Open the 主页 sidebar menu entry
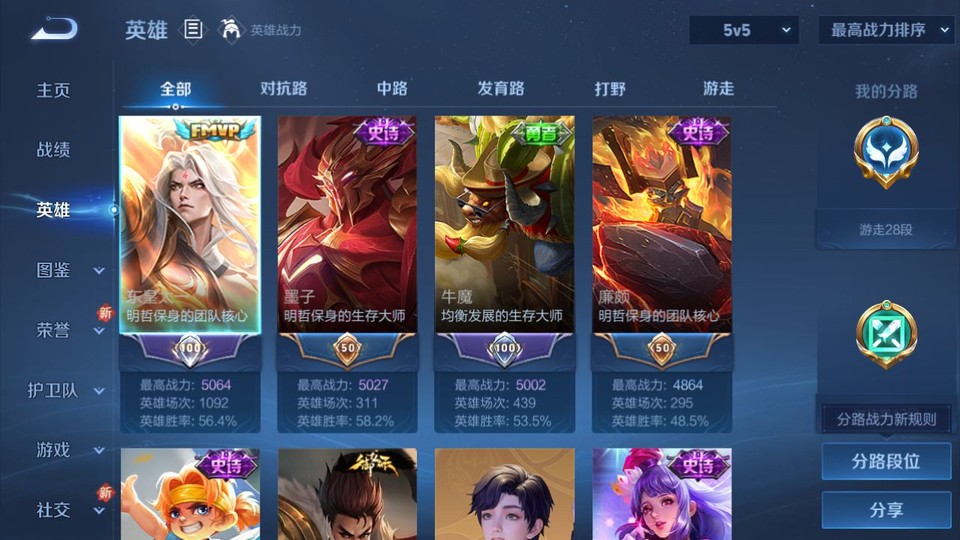The width and height of the screenshot is (960, 540). [54, 90]
